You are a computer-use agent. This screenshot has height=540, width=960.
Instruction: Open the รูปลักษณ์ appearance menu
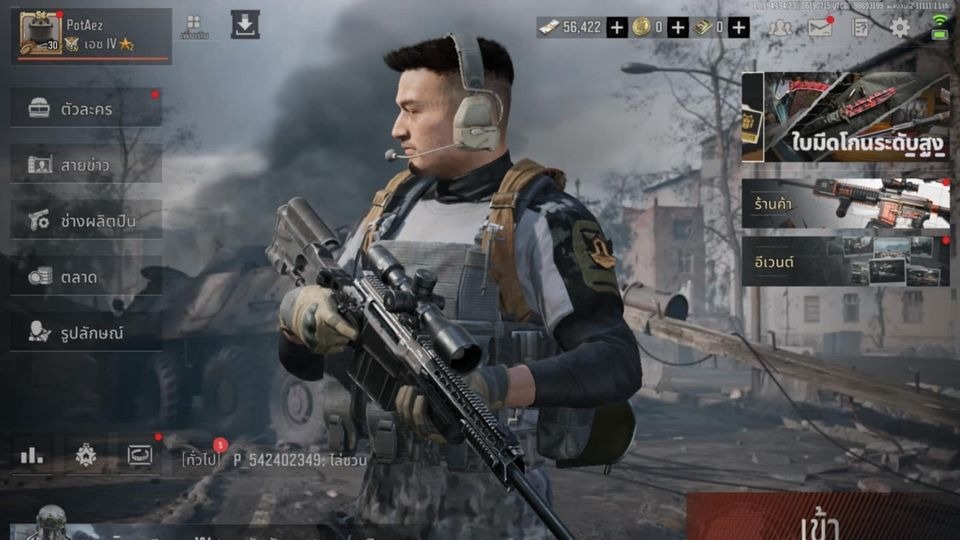pos(86,332)
